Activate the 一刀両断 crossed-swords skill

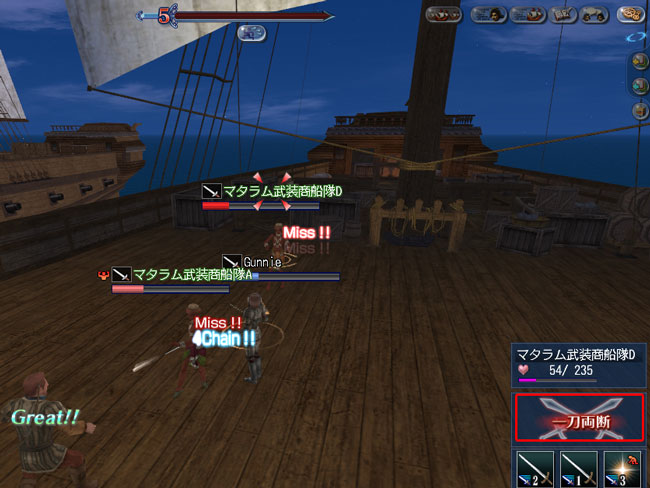tap(579, 418)
